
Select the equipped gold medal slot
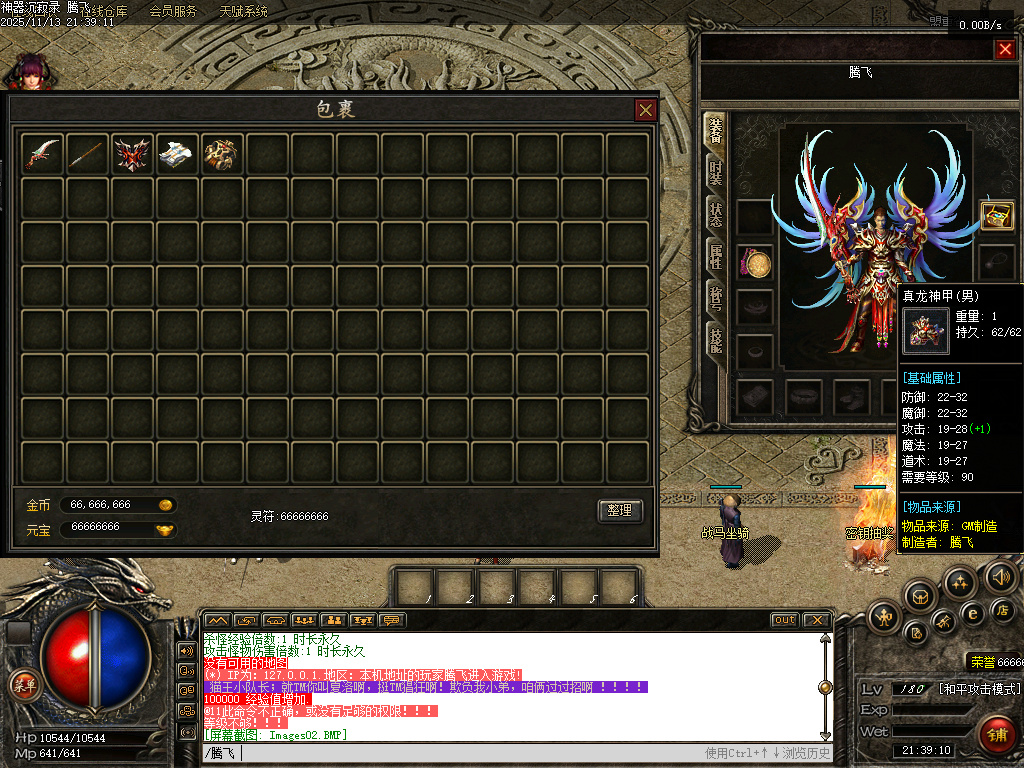pyautogui.click(x=756, y=263)
